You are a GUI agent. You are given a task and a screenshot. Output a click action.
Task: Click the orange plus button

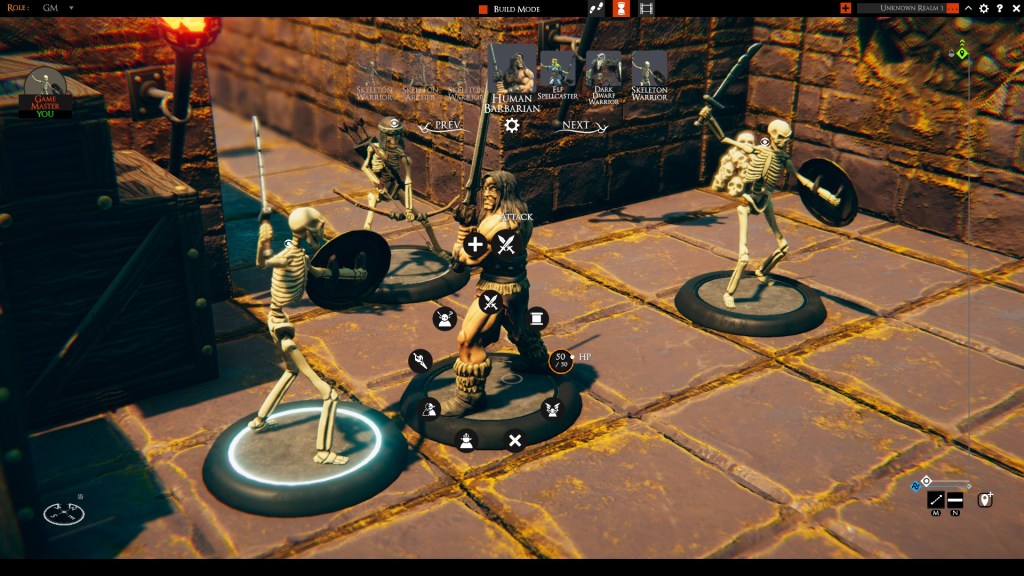pos(846,8)
